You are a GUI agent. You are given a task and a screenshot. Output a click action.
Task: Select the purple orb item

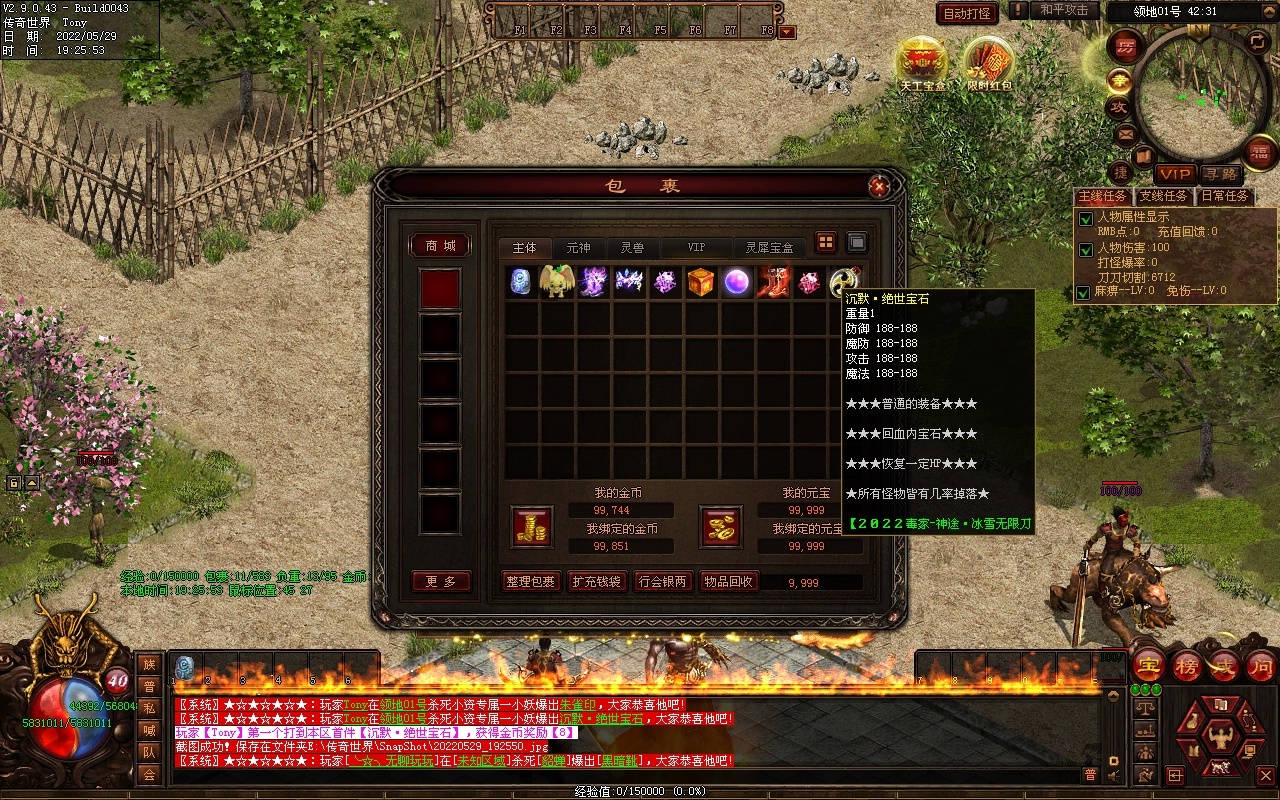pos(737,282)
